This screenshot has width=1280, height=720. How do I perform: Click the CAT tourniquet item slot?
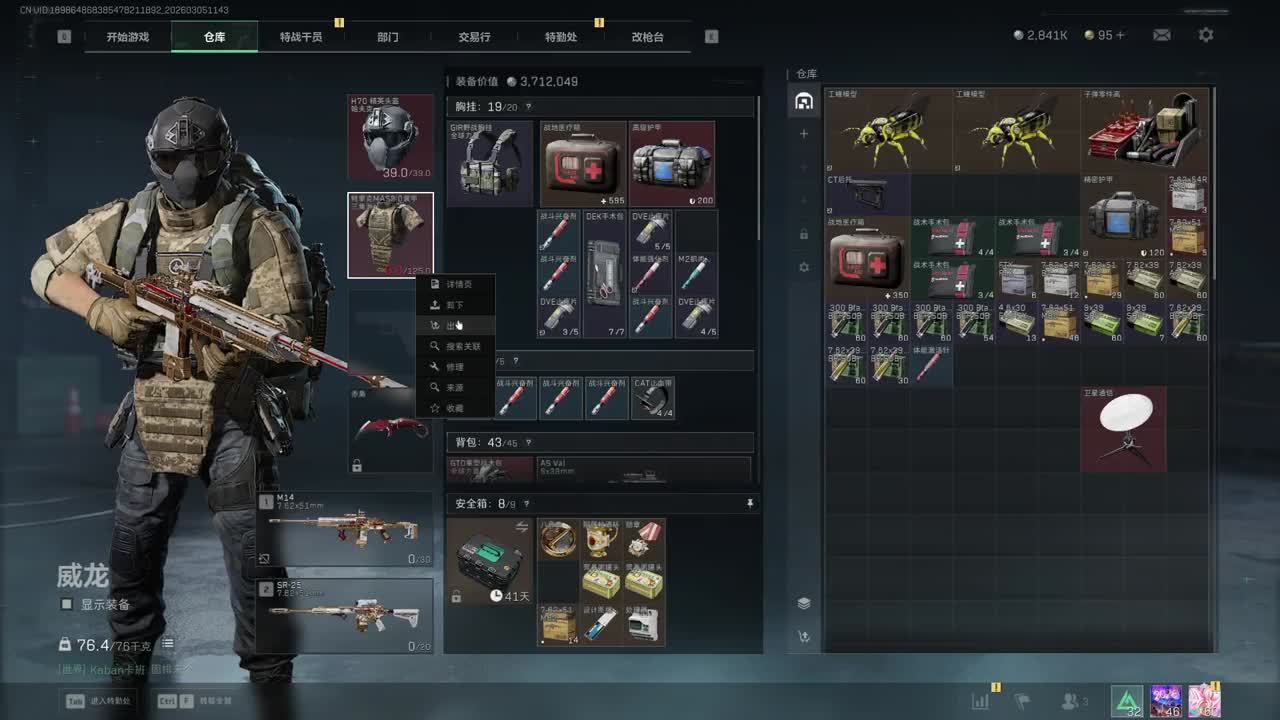click(653, 398)
